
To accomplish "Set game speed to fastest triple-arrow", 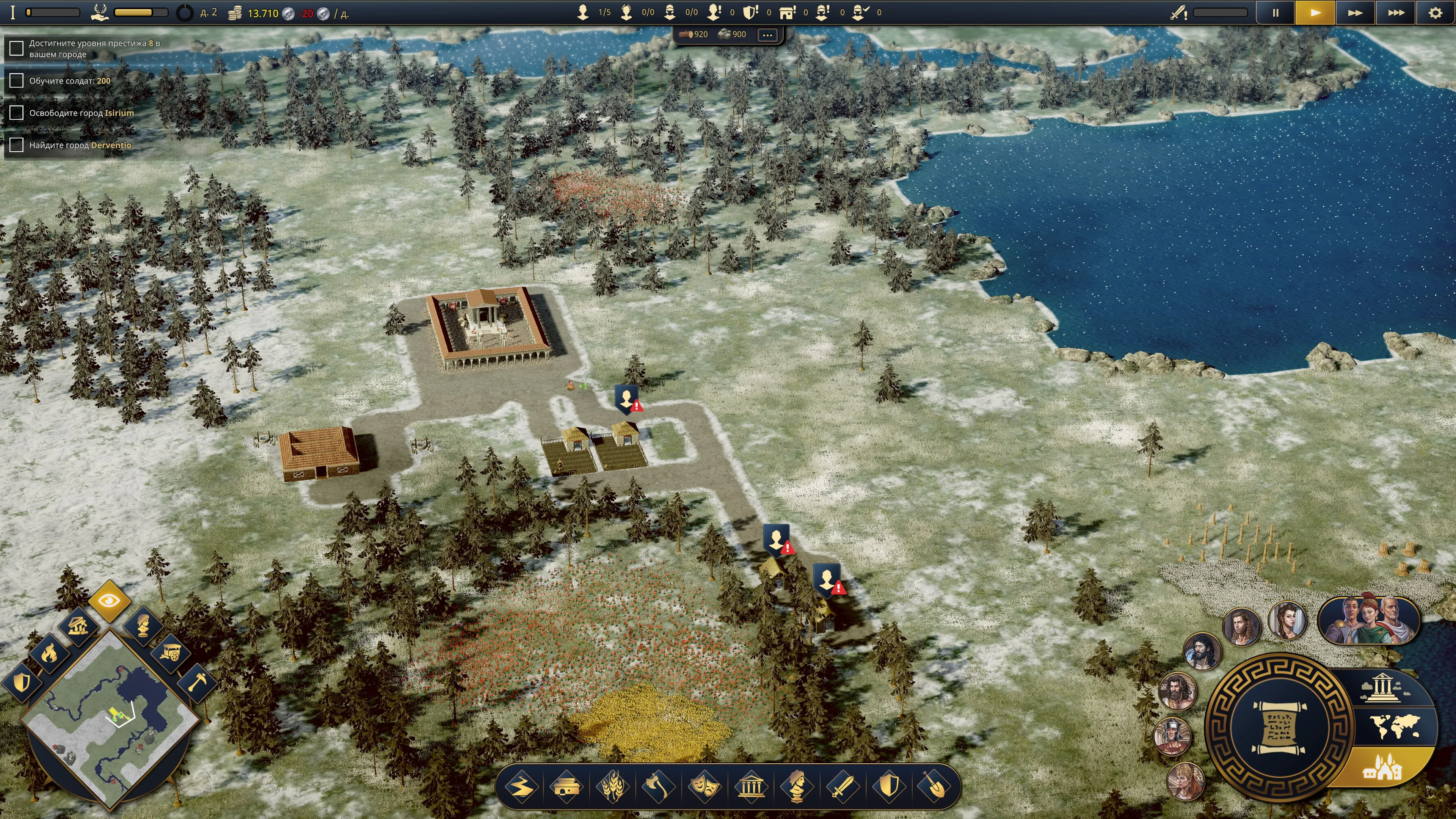I will pyautogui.click(x=1395, y=13).
